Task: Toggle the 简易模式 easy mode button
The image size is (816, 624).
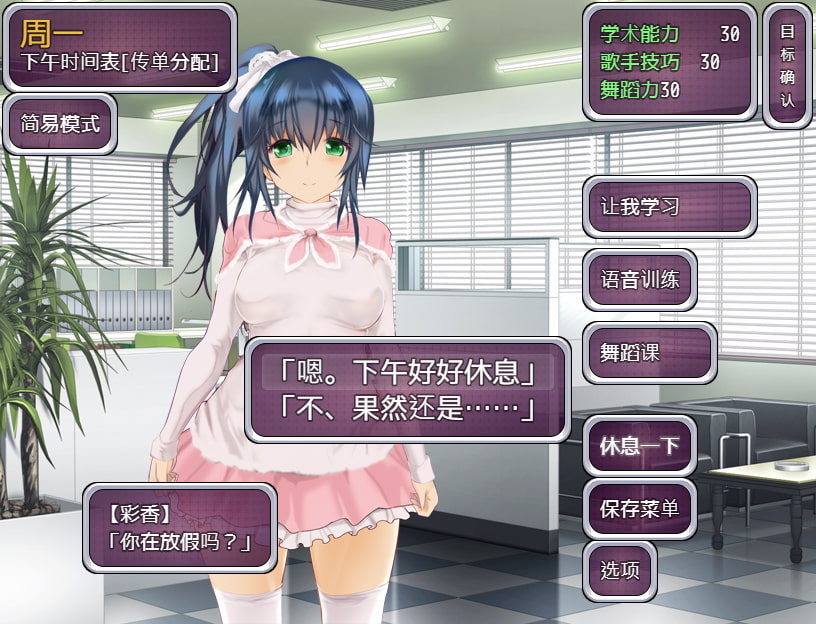Action: click(60, 124)
